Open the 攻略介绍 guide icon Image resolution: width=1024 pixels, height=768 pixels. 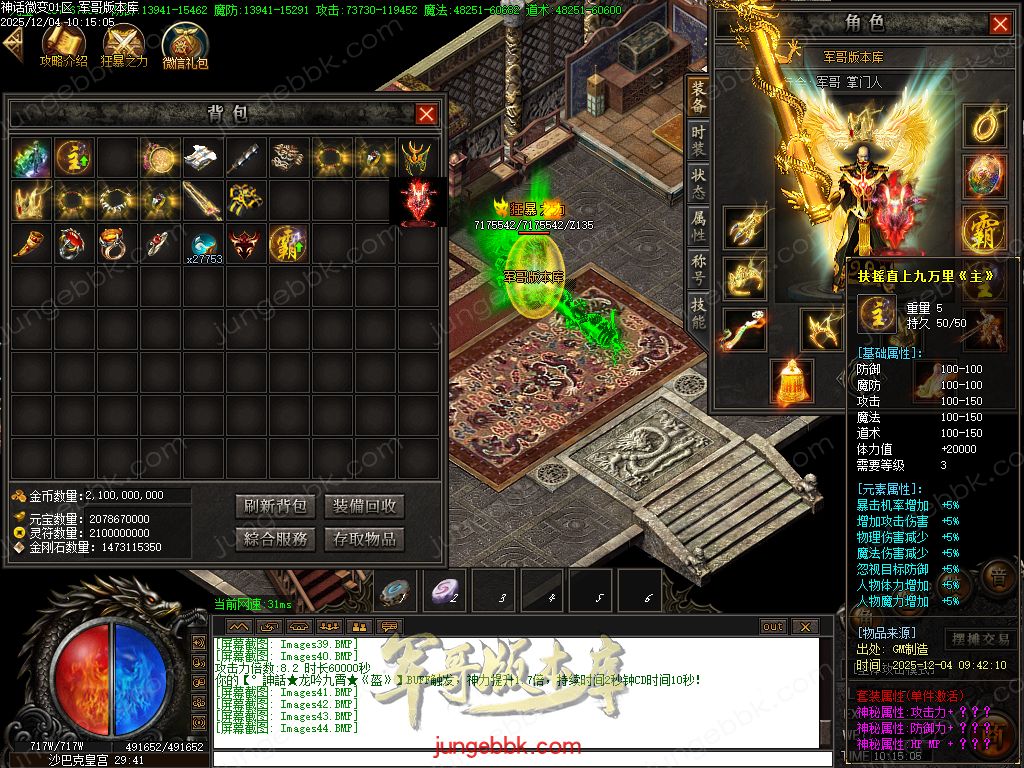pos(63,43)
